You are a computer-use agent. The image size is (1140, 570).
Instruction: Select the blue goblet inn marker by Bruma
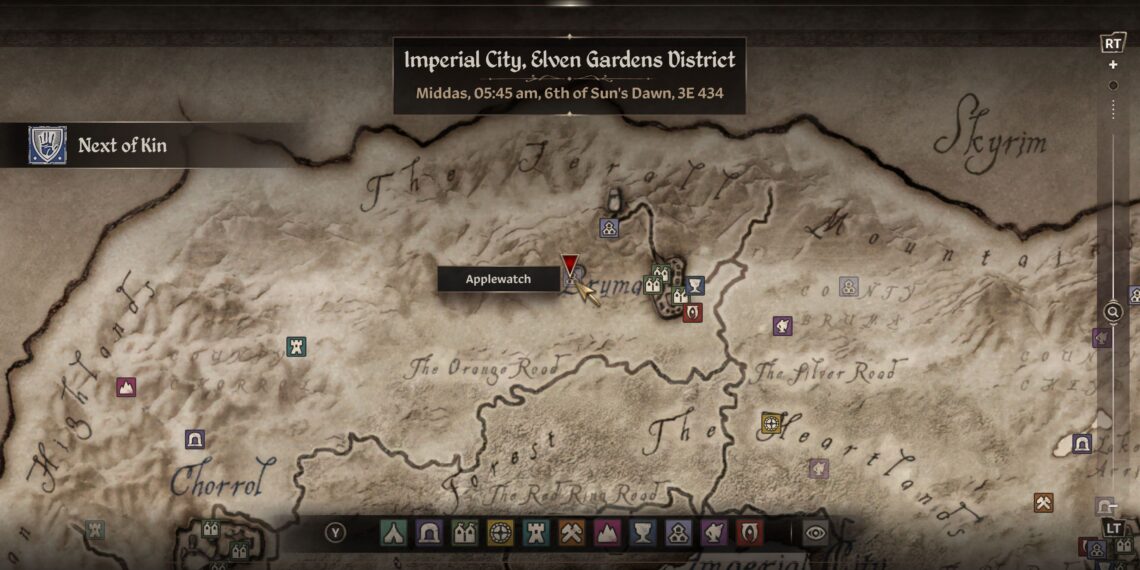[x=695, y=286]
